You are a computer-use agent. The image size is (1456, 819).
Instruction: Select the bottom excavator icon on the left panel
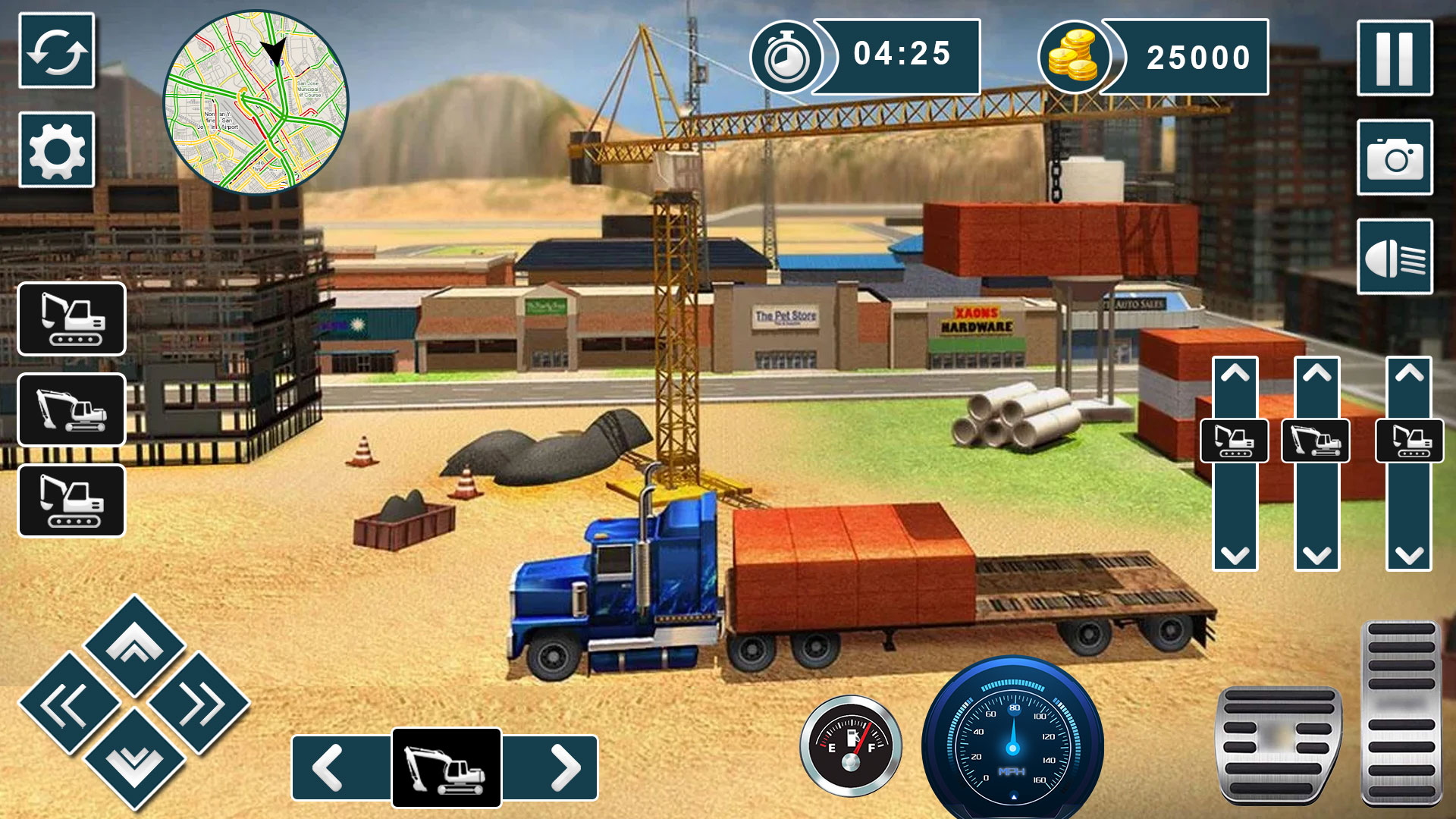[73, 502]
